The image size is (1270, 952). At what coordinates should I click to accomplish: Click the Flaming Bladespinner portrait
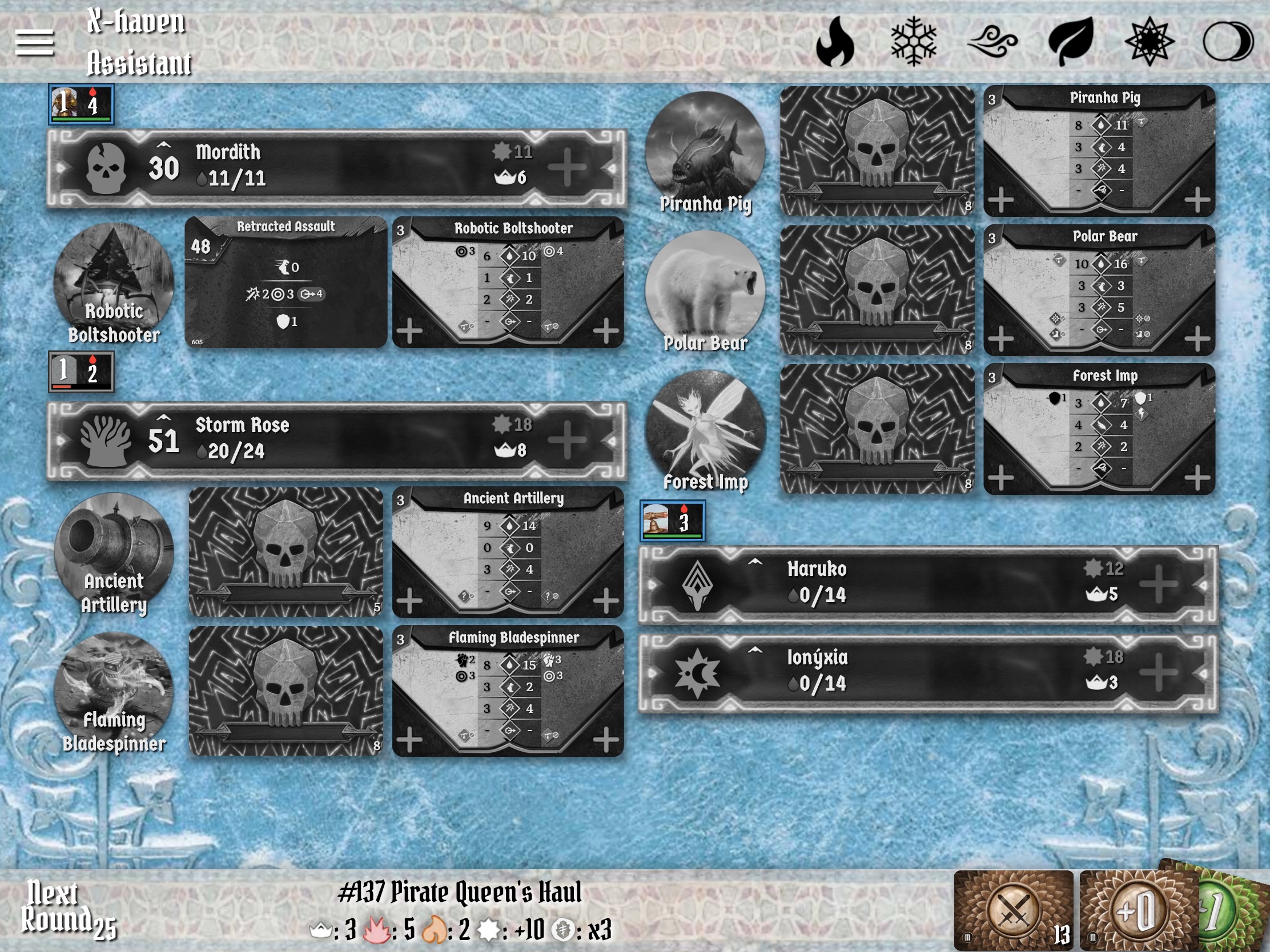pos(114,692)
